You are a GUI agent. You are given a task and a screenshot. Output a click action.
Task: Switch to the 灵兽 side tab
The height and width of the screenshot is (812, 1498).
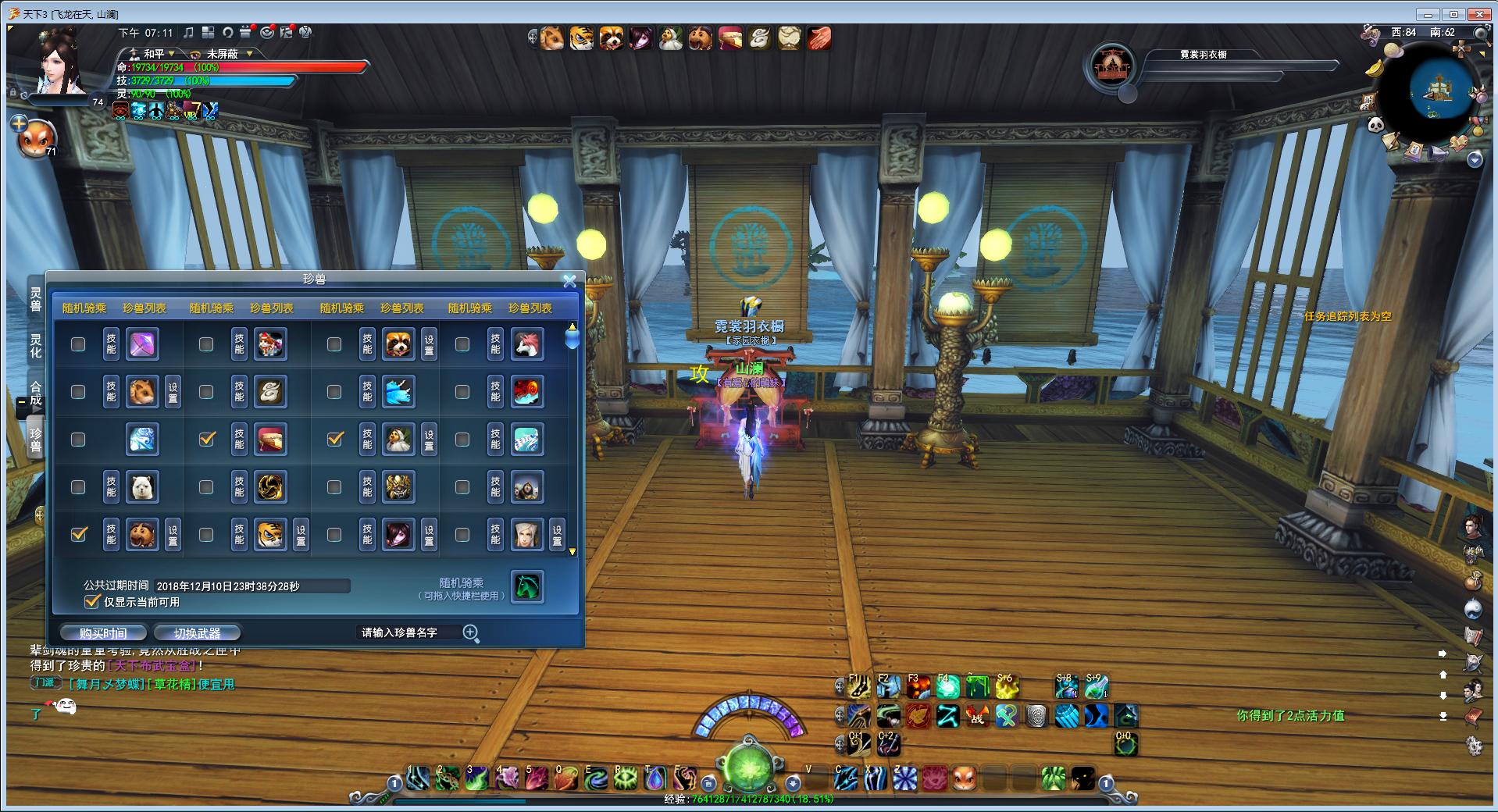pyautogui.click(x=36, y=299)
